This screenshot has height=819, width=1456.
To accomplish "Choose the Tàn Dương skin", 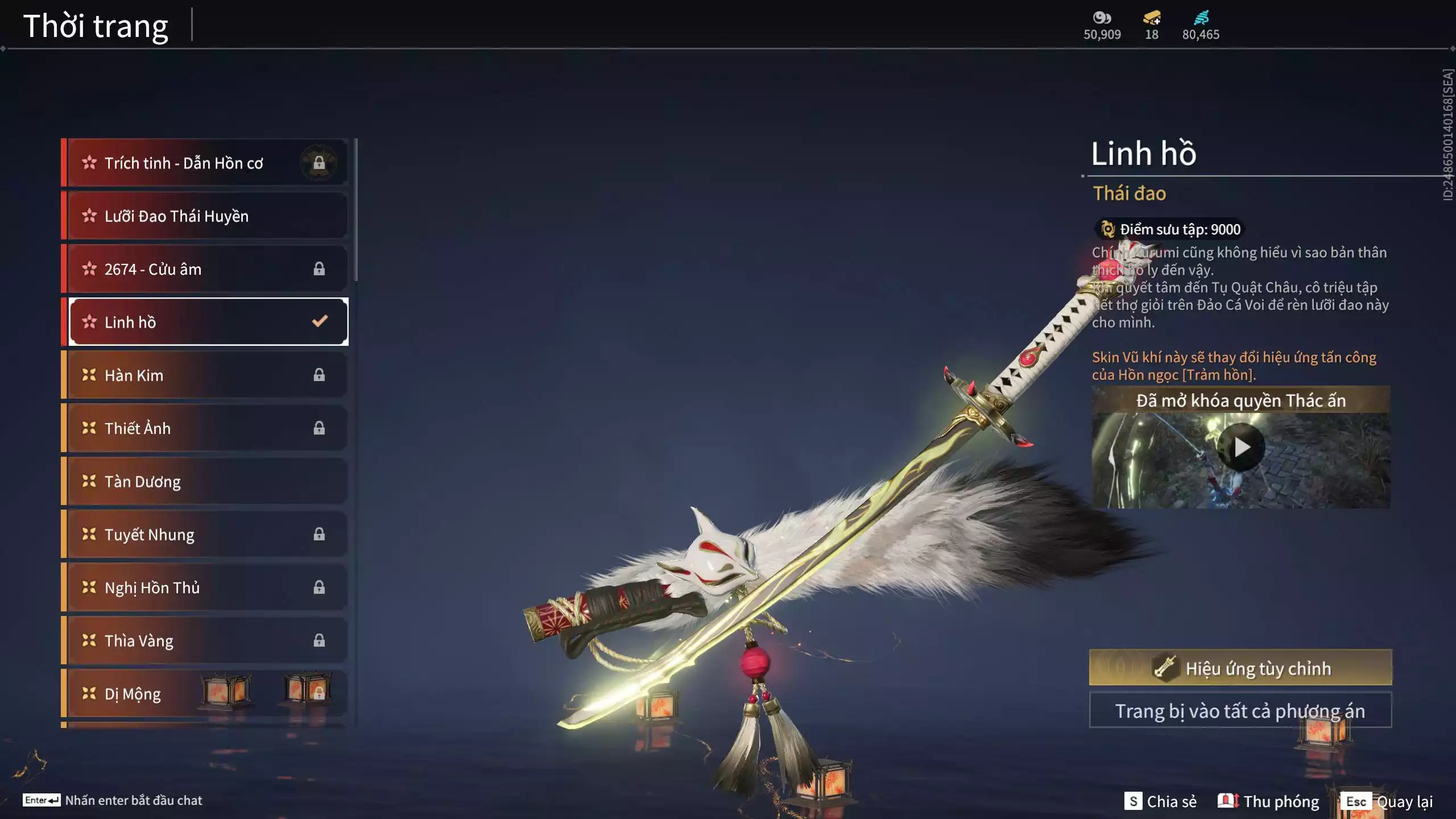I will coord(205,481).
